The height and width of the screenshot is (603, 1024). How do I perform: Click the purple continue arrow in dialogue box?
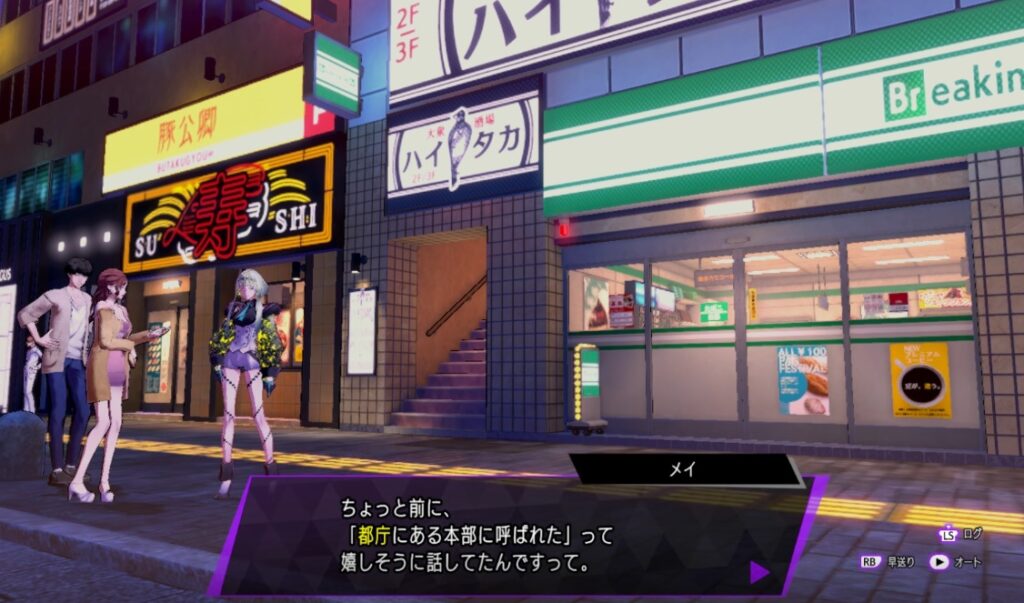(759, 572)
